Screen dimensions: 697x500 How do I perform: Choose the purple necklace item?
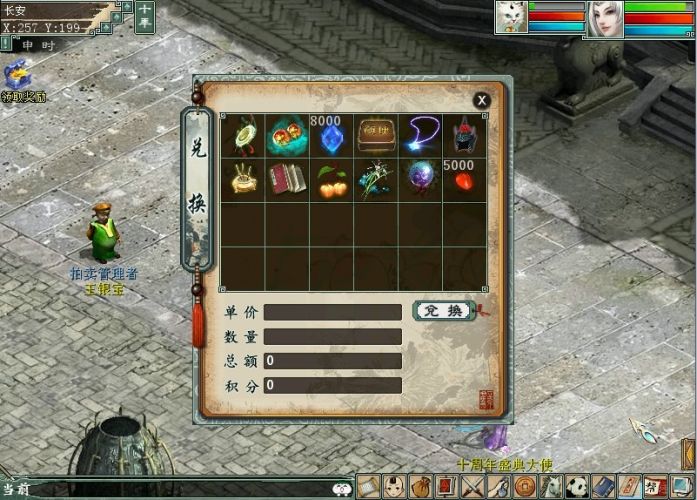(x=420, y=136)
